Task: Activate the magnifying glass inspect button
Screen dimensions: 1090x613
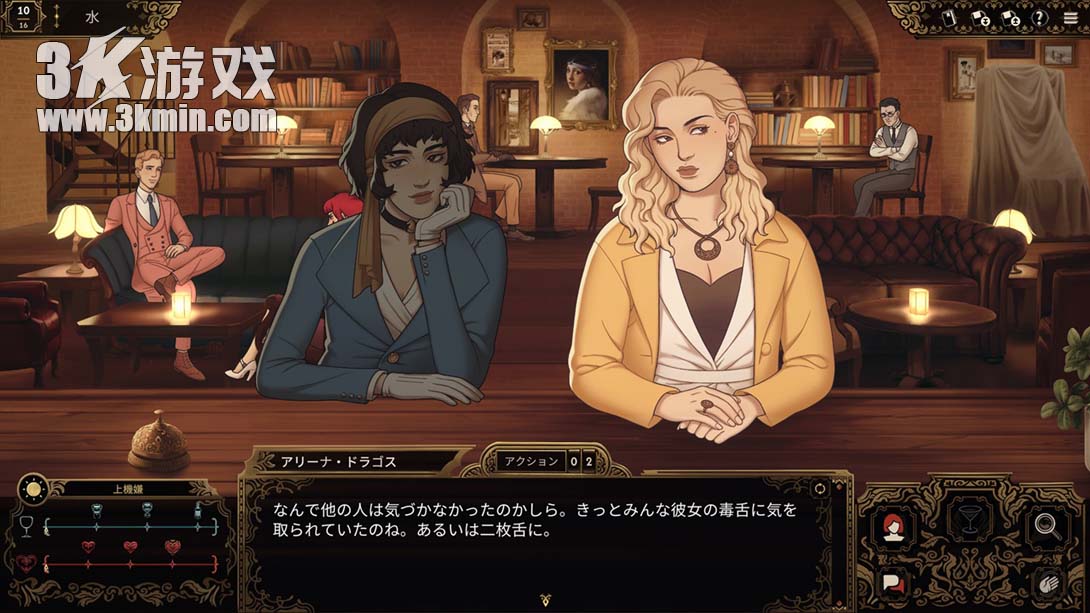Action: pyautogui.click(x=1047, y=526)
